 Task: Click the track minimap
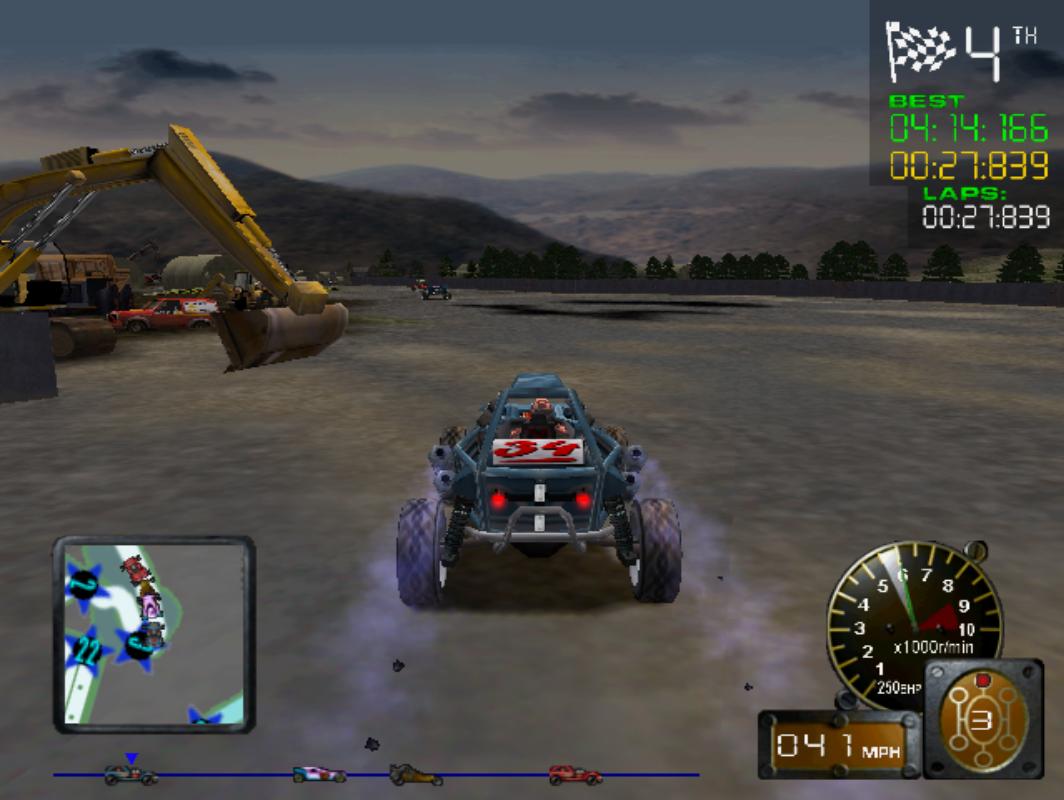tap(154, 634)
